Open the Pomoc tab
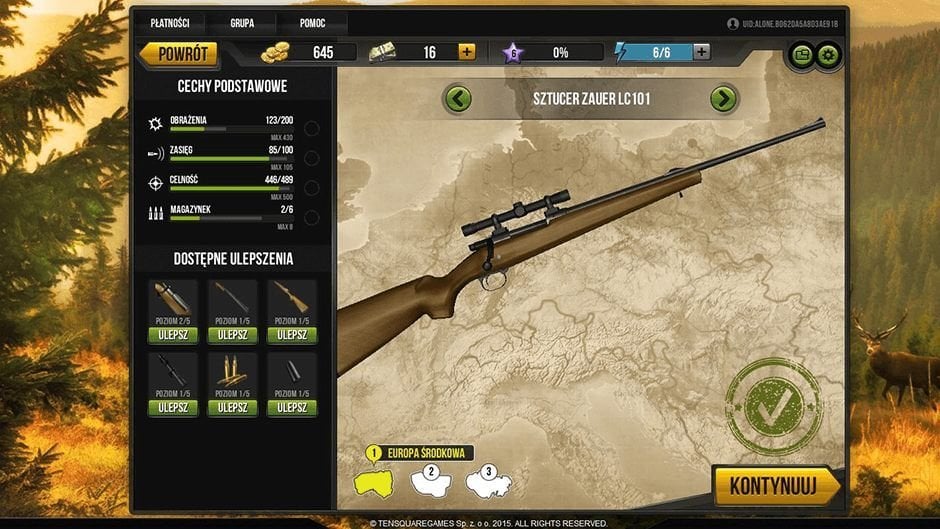Image resolution: width=940 pixels, height=529 pixels. point(312,22)
